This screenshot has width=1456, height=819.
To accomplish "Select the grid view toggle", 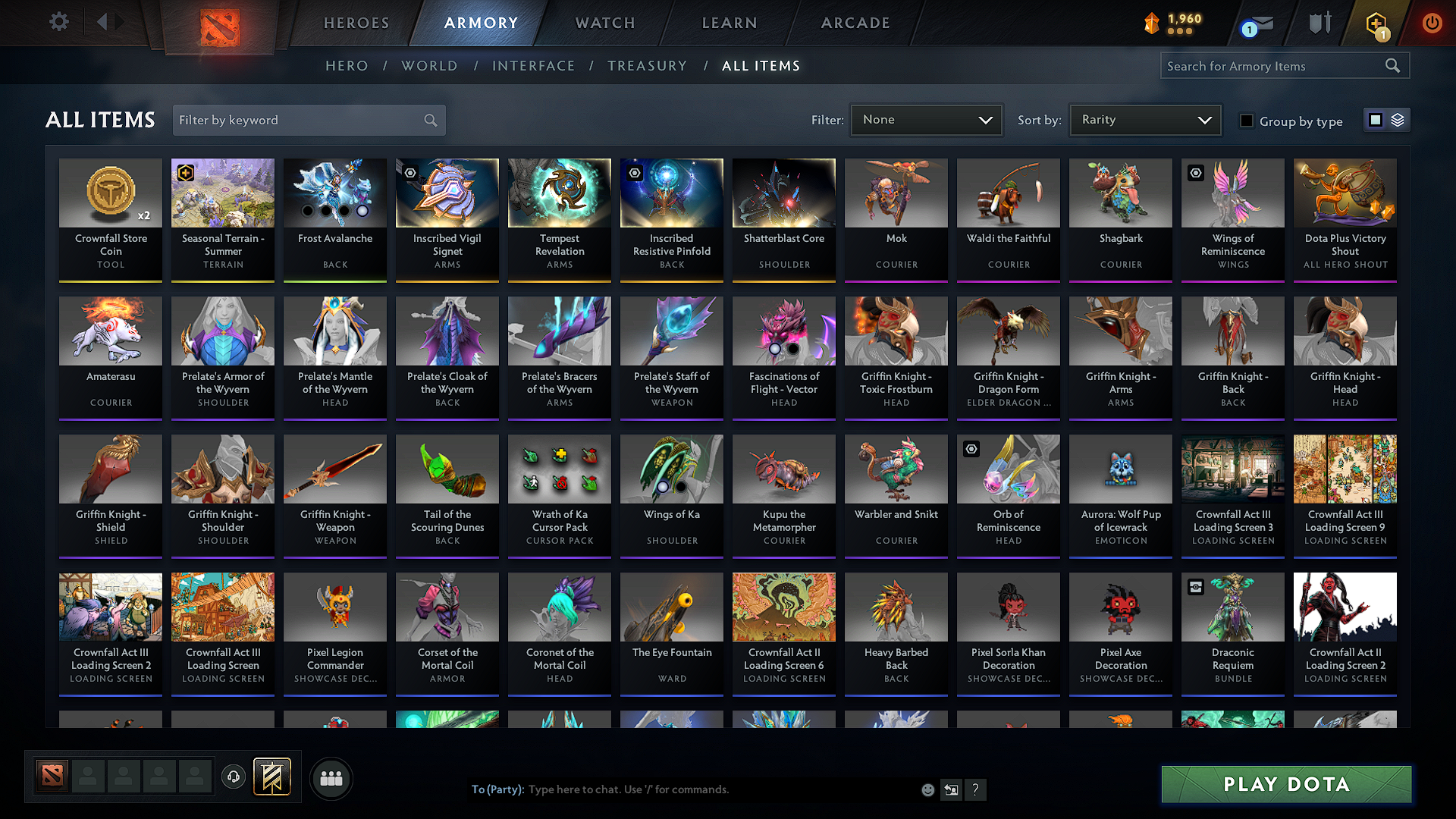I will tap(1376, 120).
